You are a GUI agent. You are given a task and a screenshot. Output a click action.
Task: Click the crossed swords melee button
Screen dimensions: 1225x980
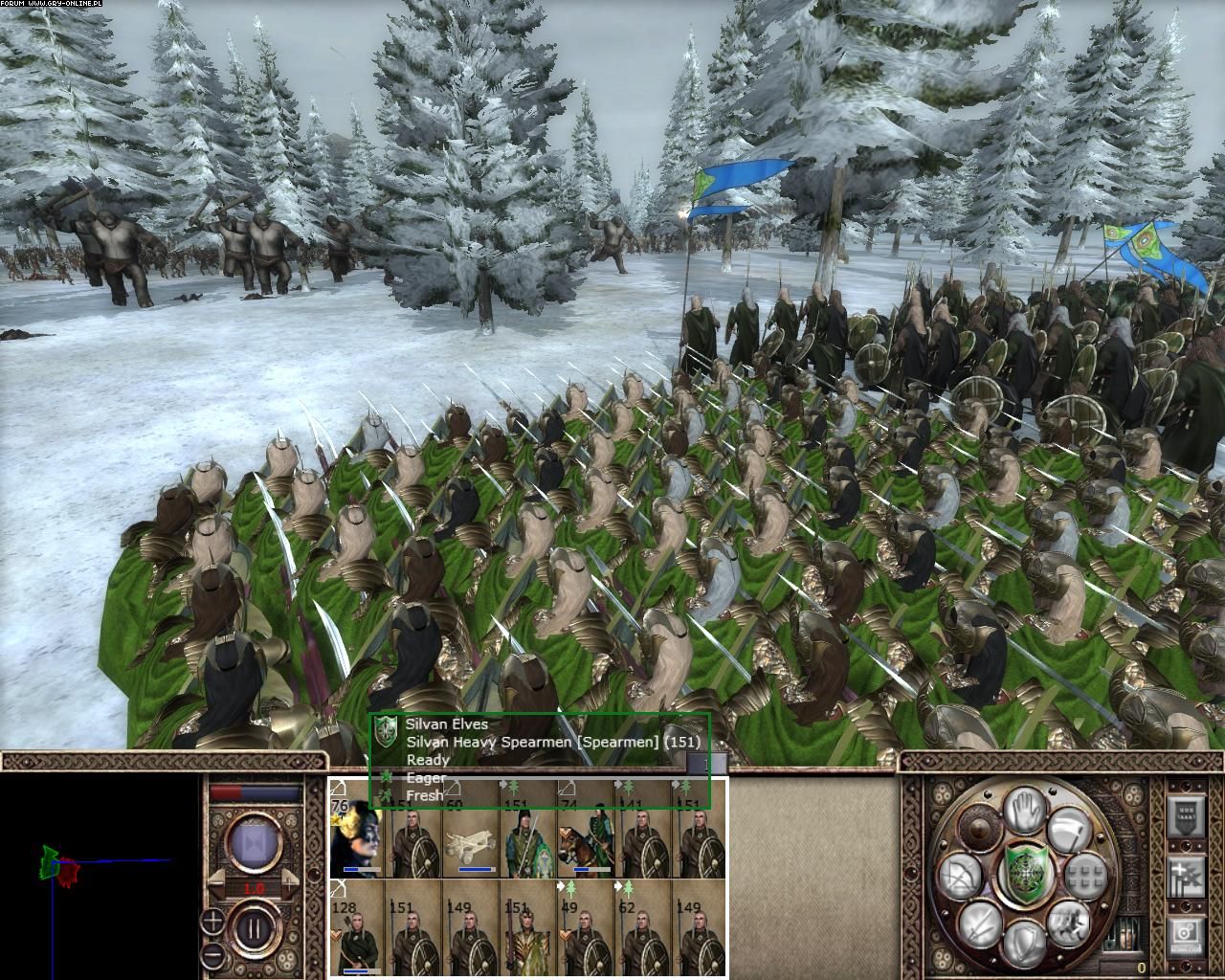tap(982, 924)
